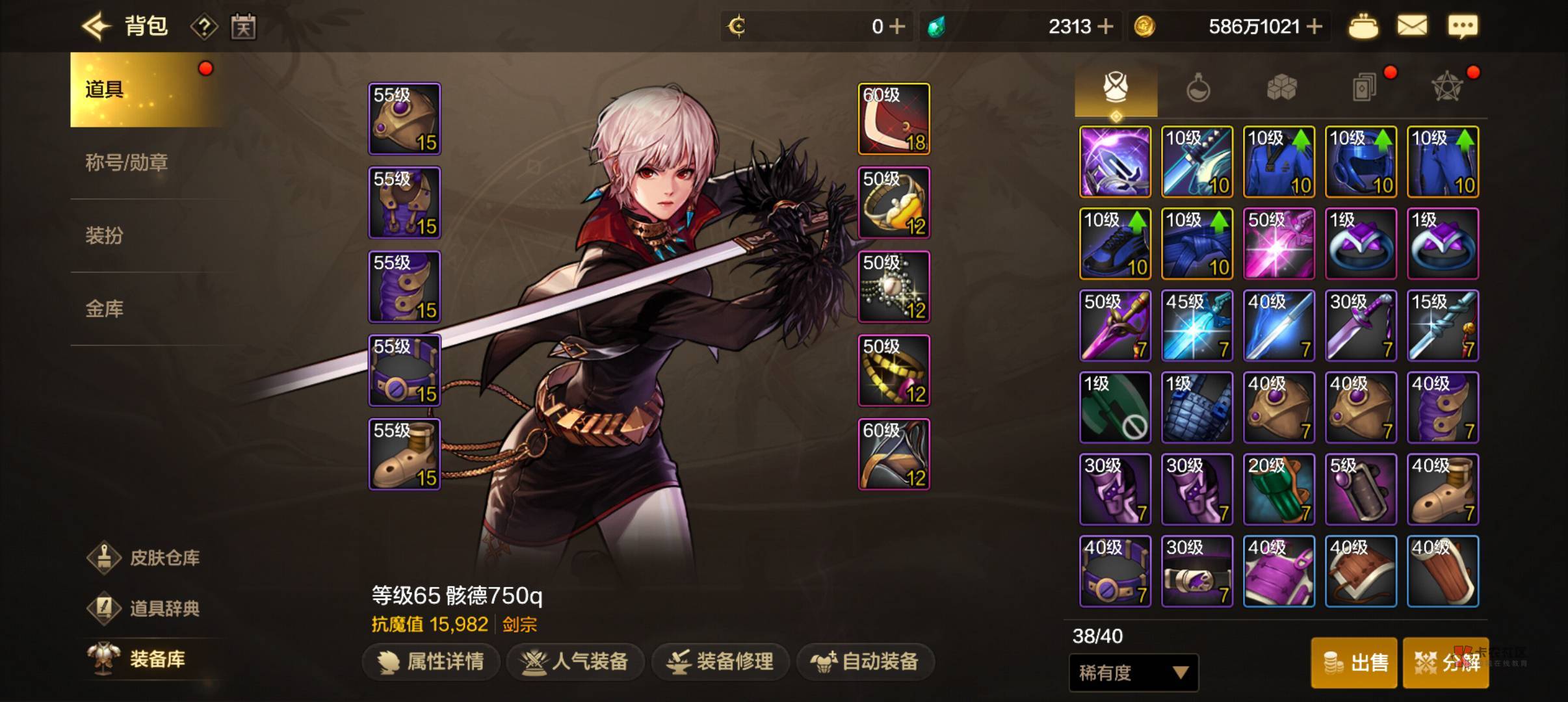Click the 分解 disassemble button
The width and height of the screenshot is (1568, 702).
[x=1446, y=663]
